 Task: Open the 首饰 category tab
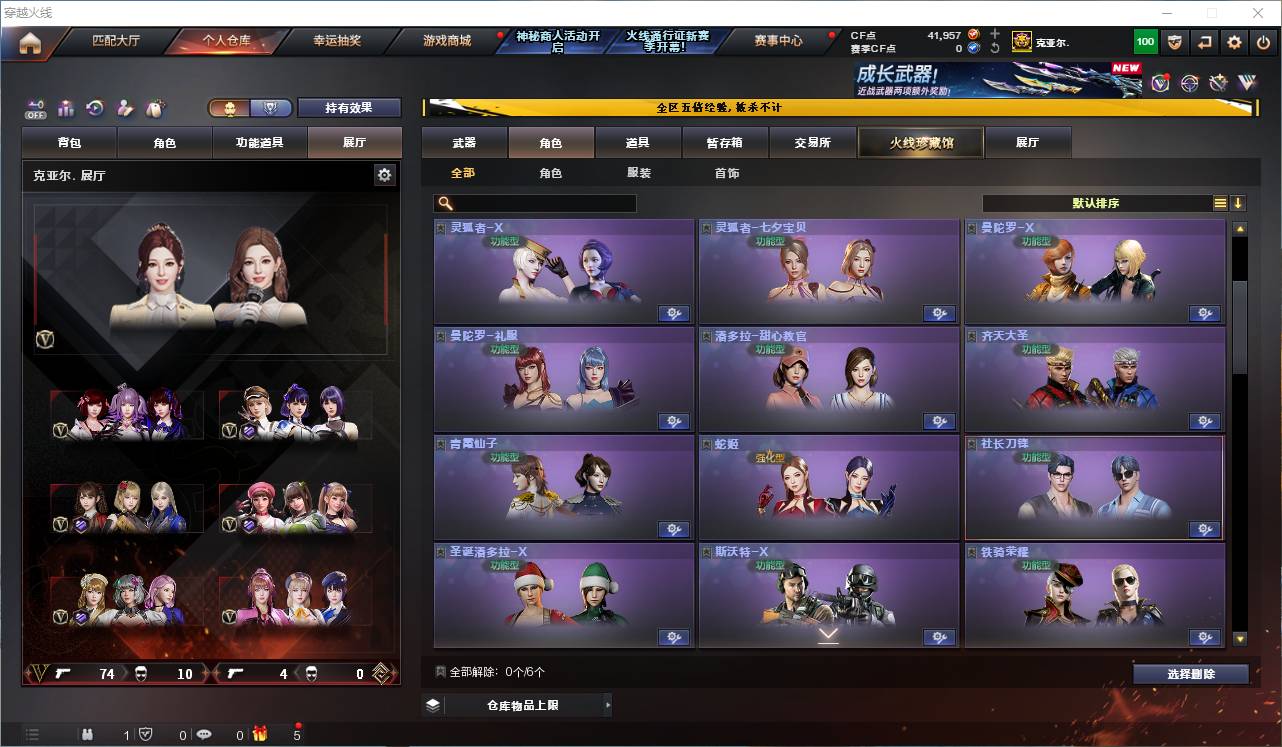pos(725,172)
